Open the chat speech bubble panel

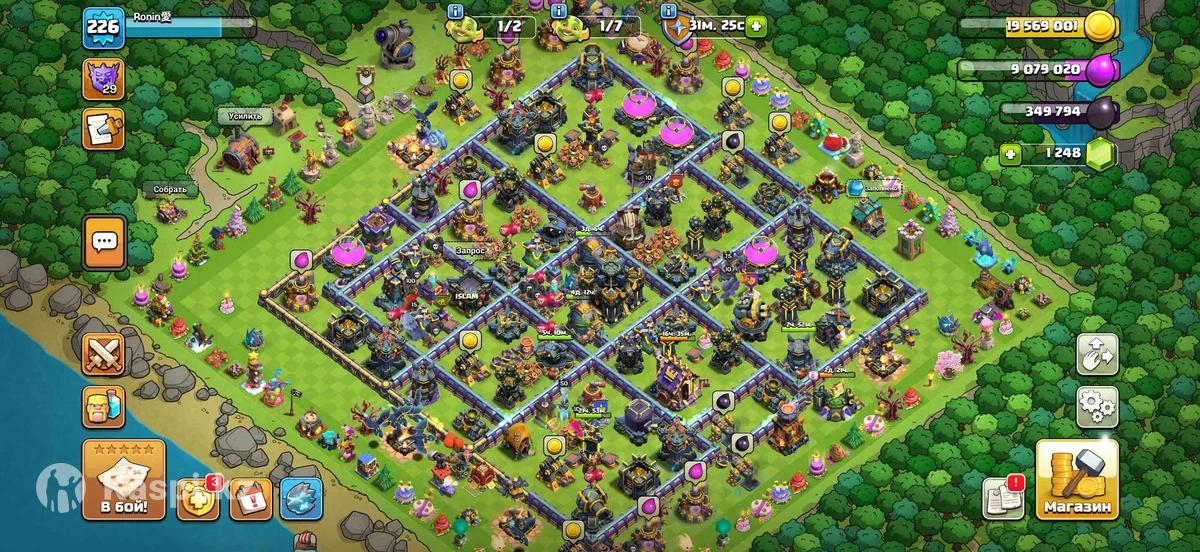pyautogui.click(x=104, y=241)
